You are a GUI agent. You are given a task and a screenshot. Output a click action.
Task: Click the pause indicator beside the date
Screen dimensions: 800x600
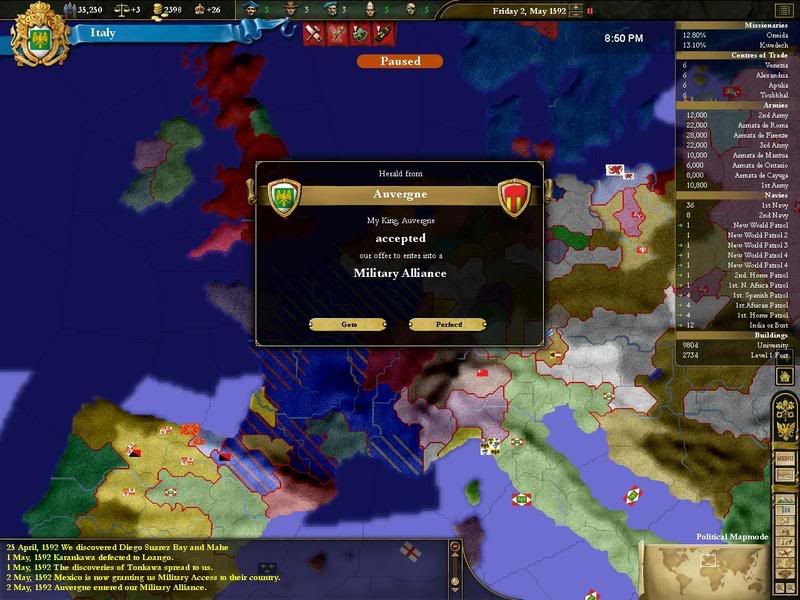pyautogui.click(x=589, y=11)
